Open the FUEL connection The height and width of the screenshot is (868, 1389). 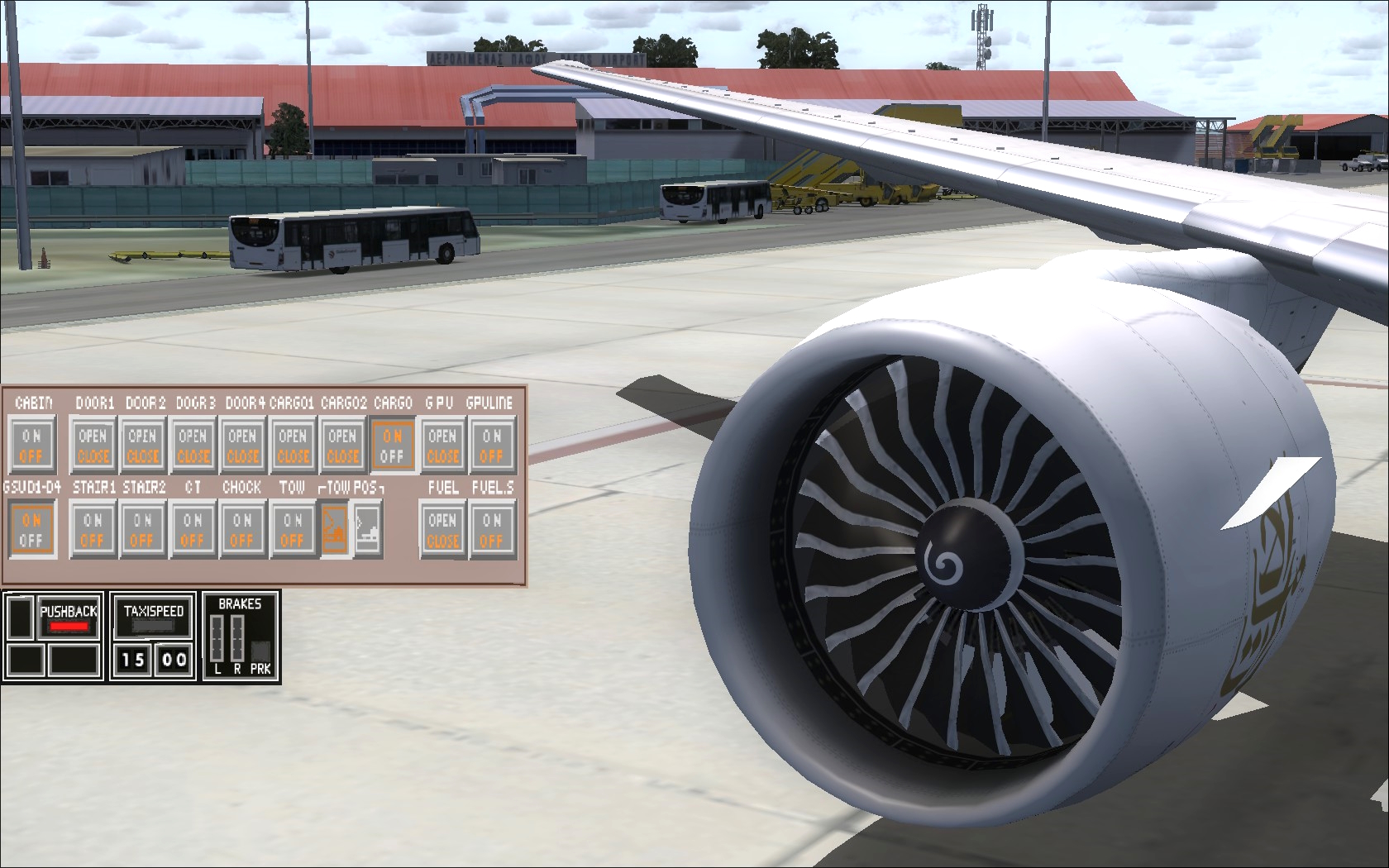(x=442, y=521)
